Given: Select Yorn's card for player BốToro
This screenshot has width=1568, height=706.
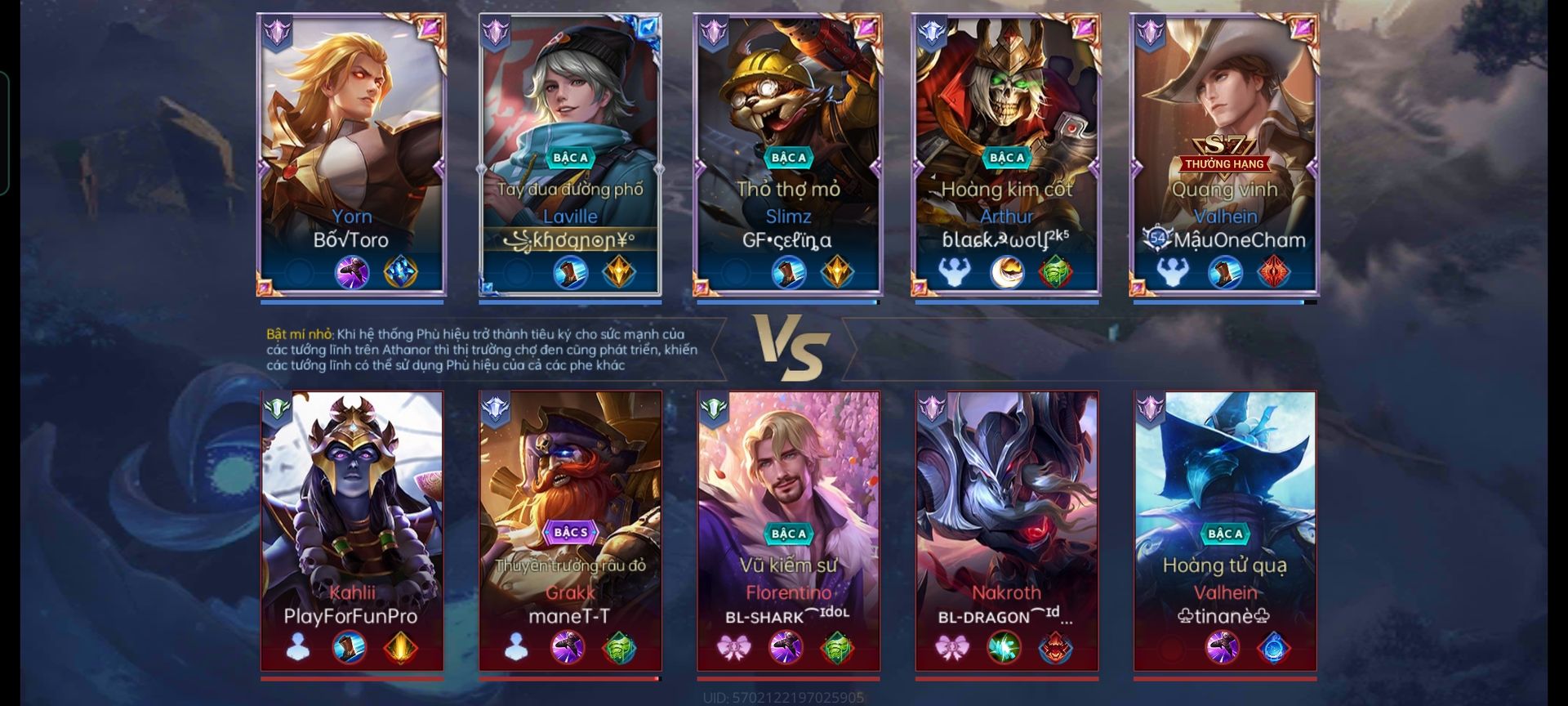Looking at the screenshot, I should (x=352, y=154).
